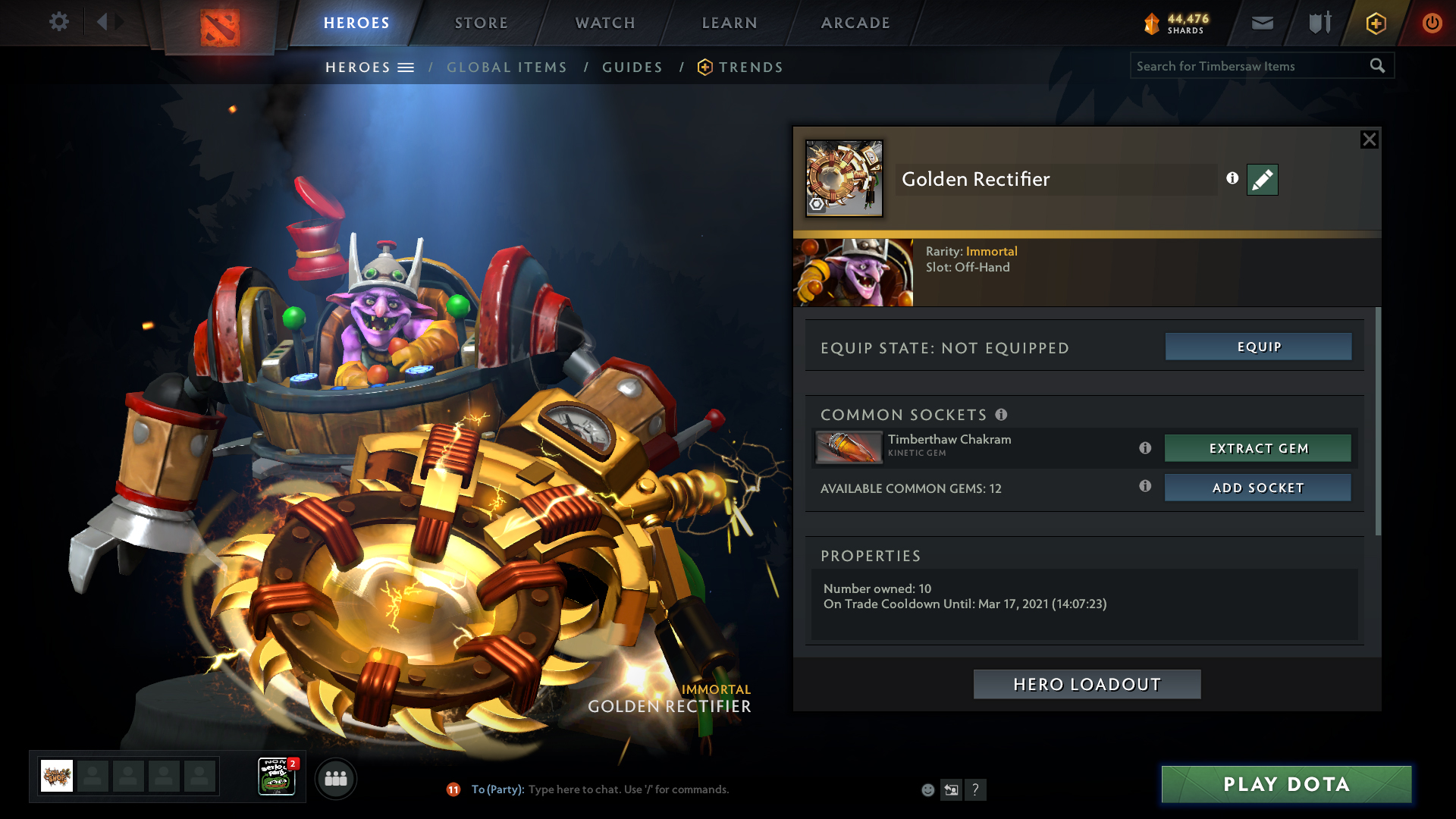The height and width of the screenshot is (819, 1456).
Task: View hero Guides
Action: (x=632, y=67)
